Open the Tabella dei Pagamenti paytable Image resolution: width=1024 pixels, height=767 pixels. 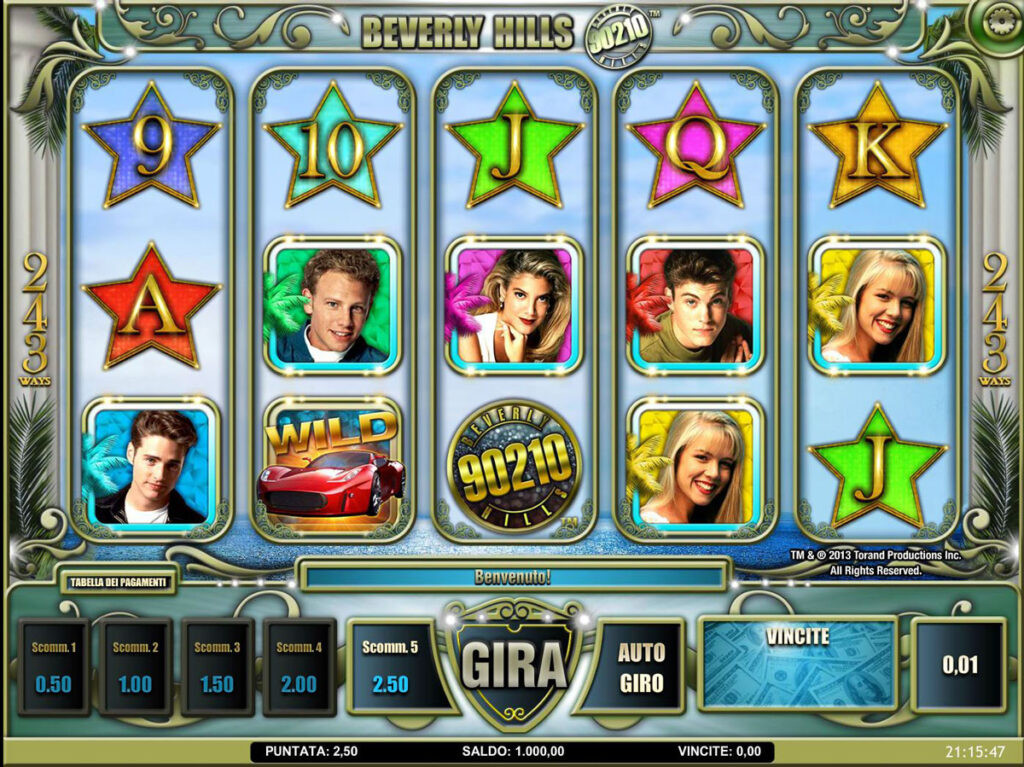118,581
